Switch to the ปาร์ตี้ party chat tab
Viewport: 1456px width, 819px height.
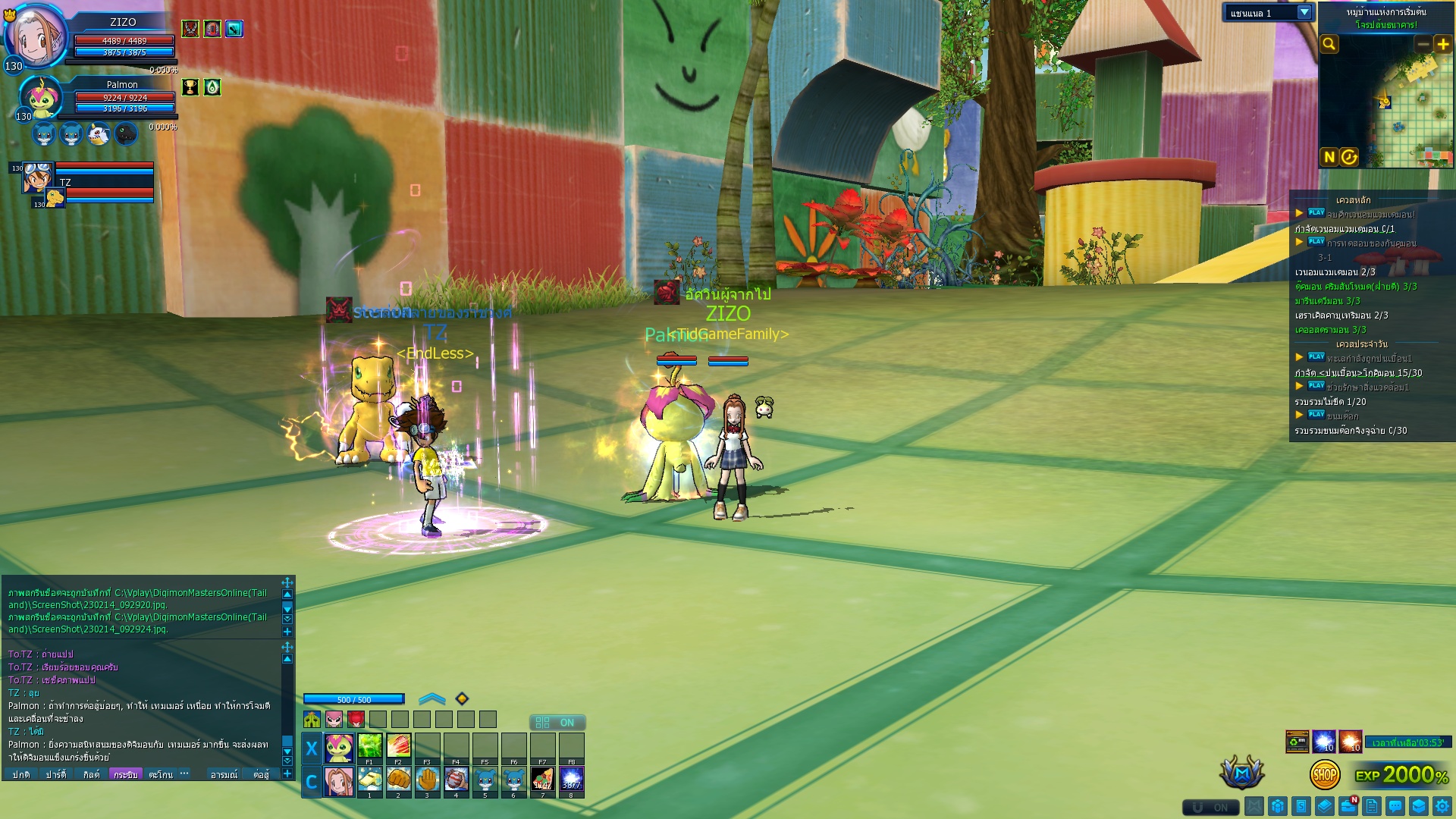pyautogui.click(x=56, y=774)
